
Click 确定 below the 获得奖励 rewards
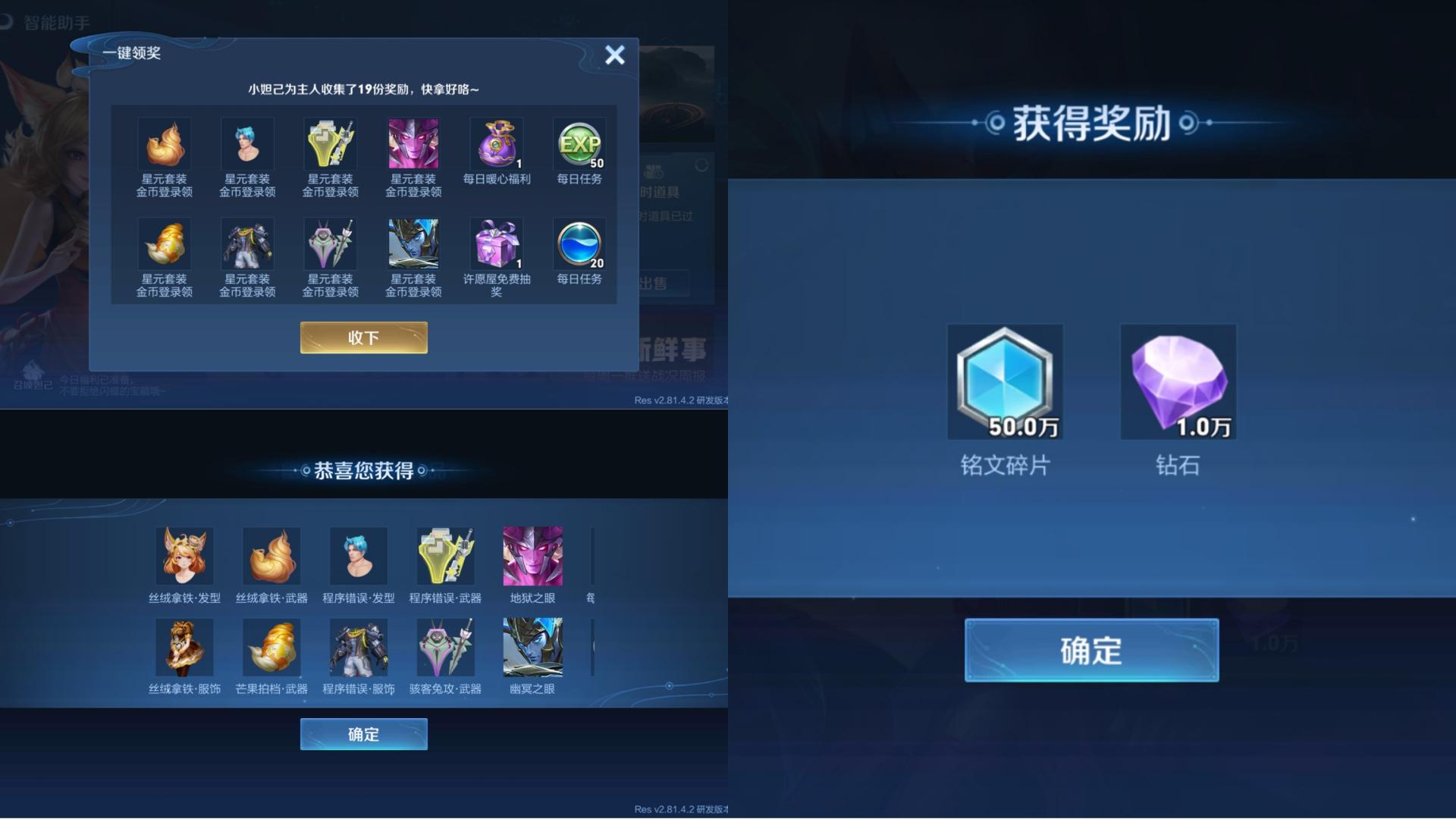click(1092, 649)
